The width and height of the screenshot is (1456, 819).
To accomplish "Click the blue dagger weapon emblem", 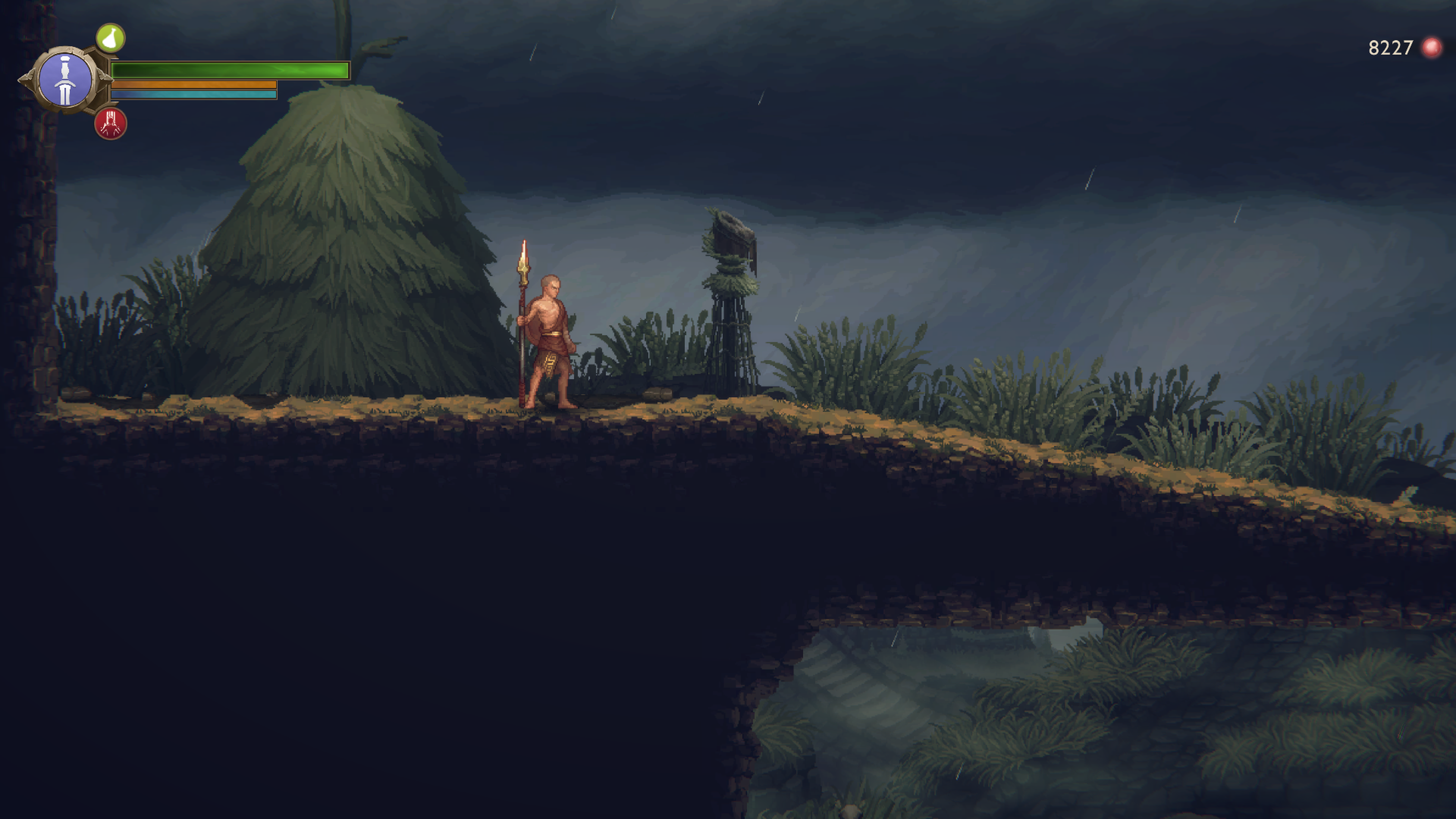I will pos(66,80).
